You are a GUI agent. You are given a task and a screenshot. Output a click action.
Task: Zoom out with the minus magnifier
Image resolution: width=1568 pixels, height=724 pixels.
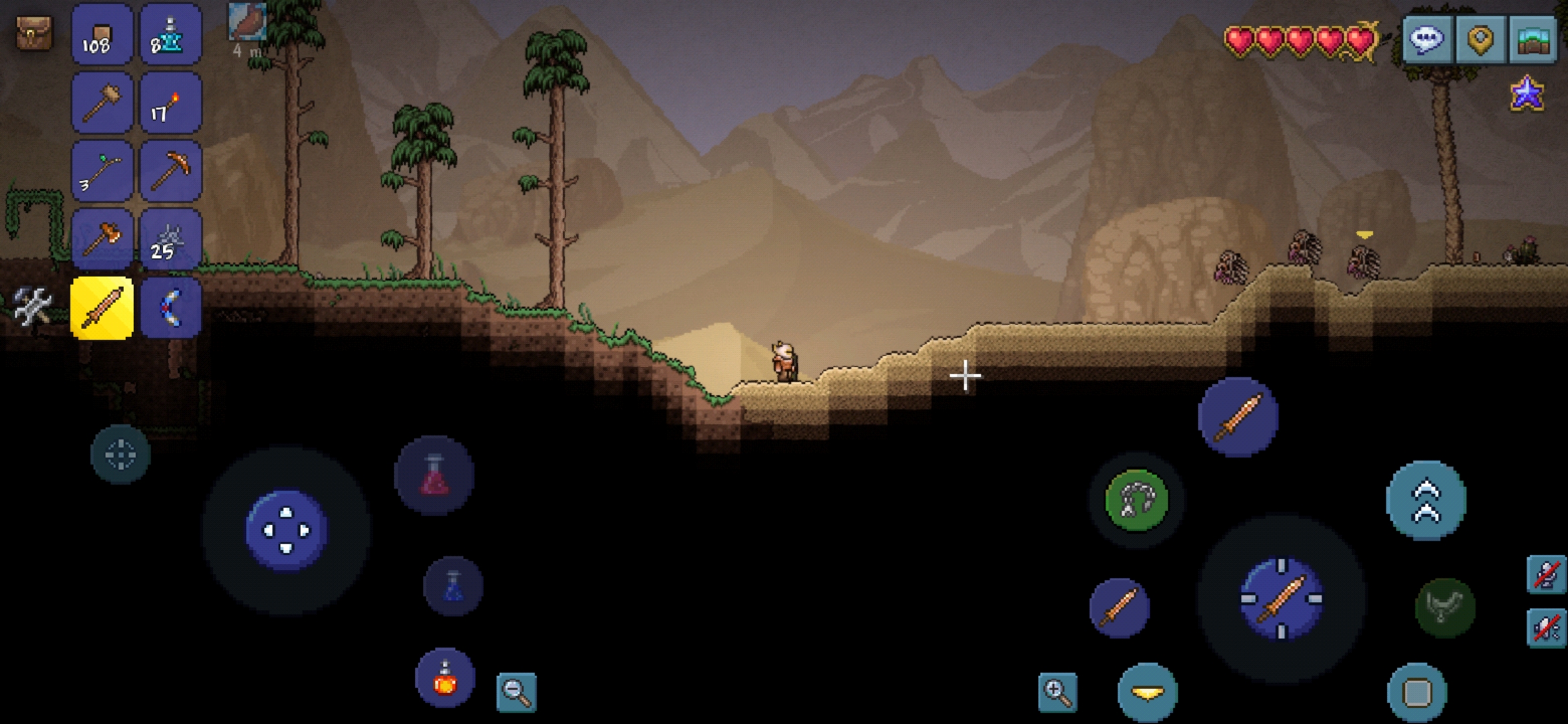(516, 692)
